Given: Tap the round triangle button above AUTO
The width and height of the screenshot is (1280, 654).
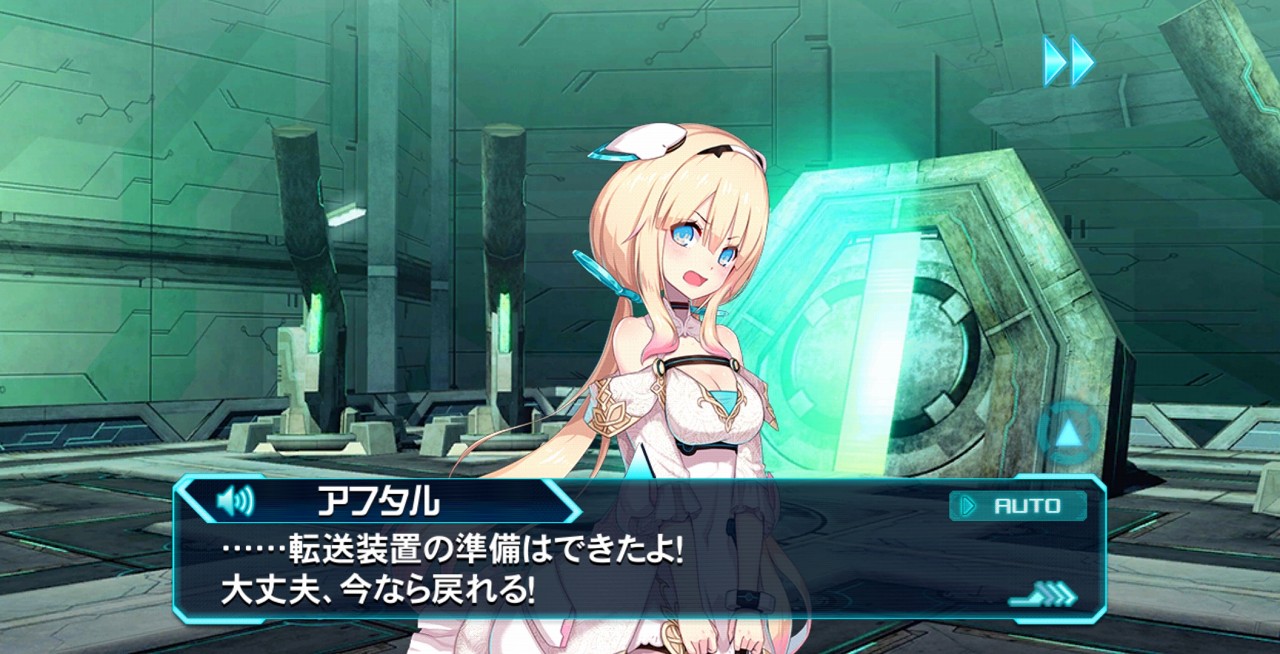Looking at the screenshot, I should pyautogui.click(x=1069, y=433).
